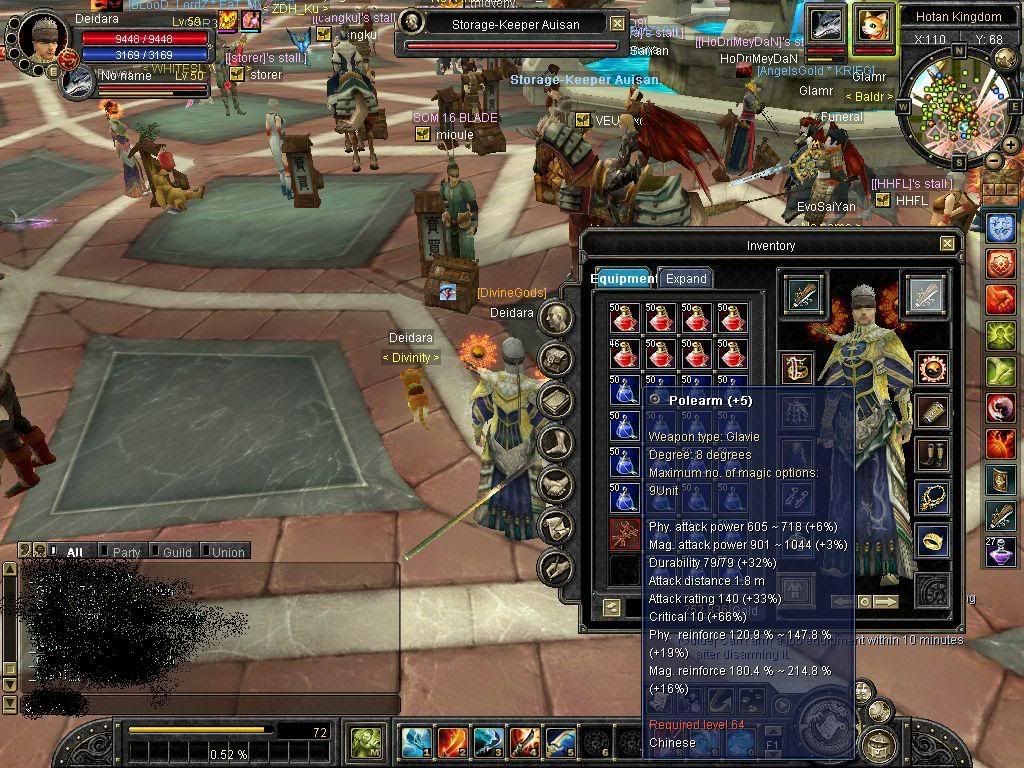
Task: Click the circular minimap
Action: (x=953, y=109)
